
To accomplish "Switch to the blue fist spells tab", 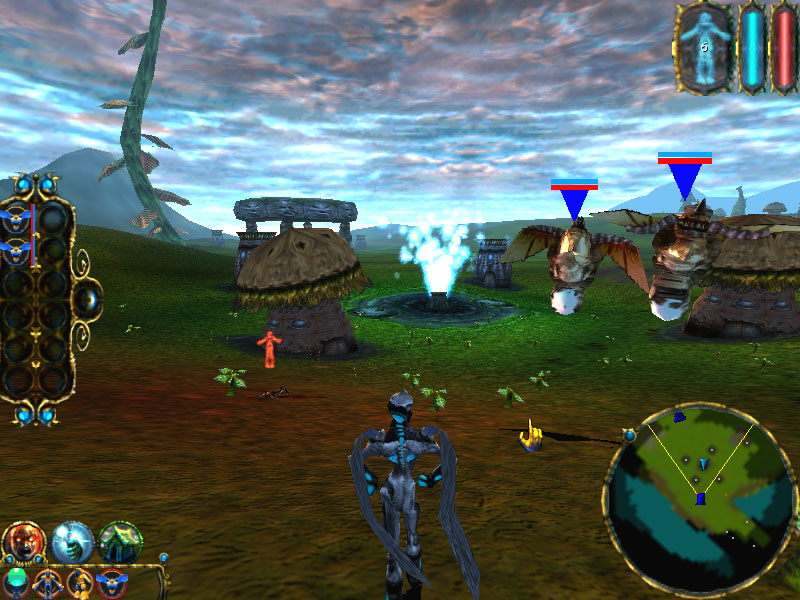I will click(72, 542).
